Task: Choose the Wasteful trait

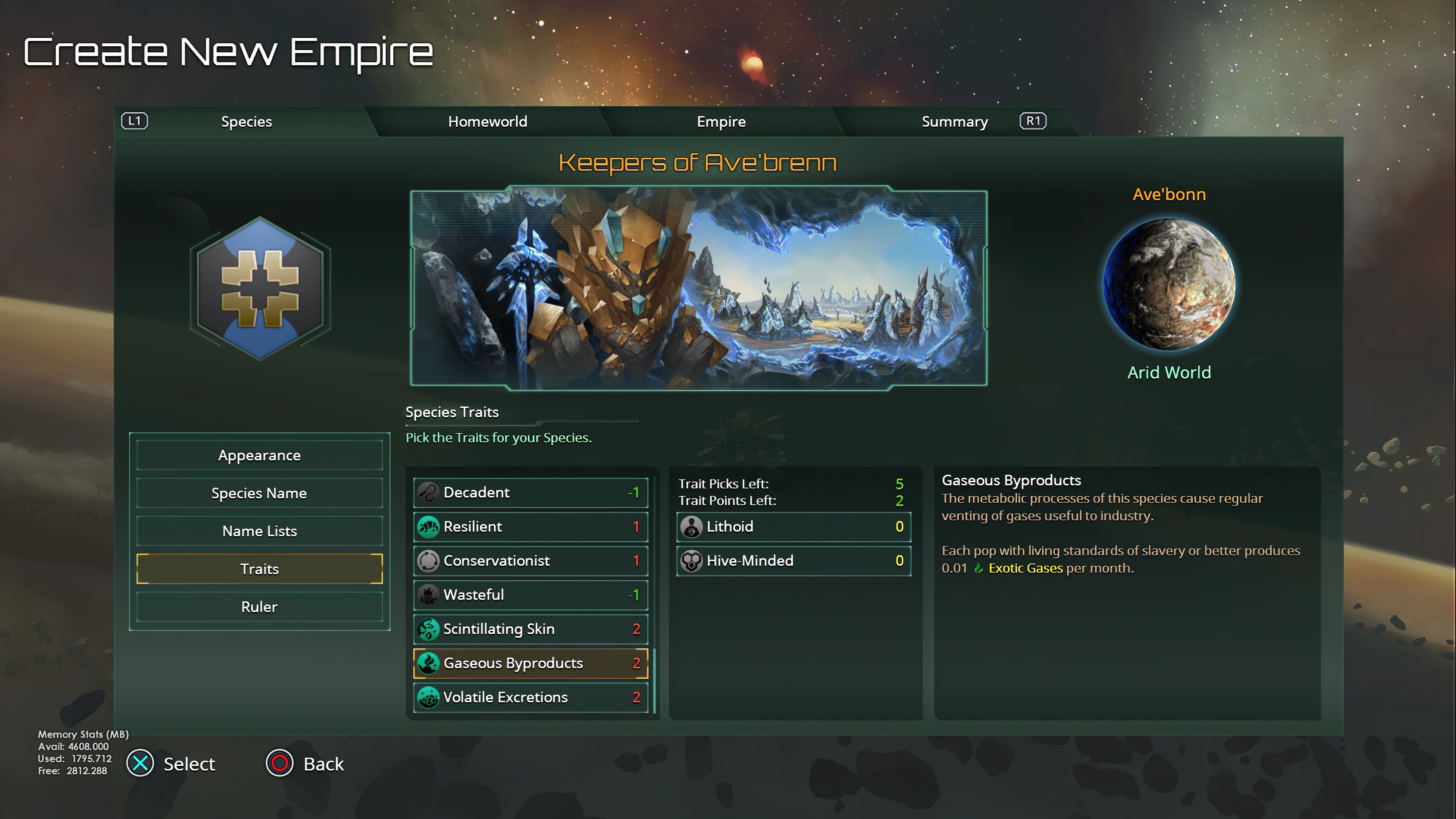Action: click(530, 595)
